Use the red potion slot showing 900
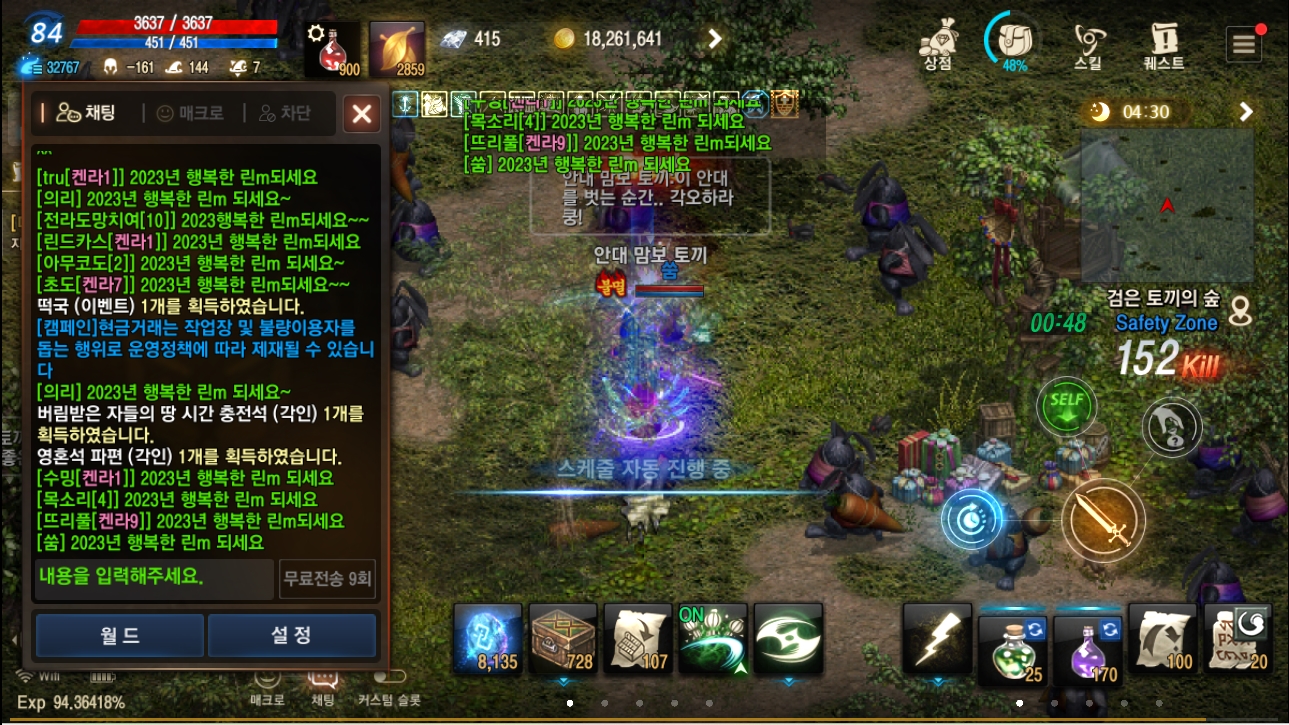The width and height of the screenshot is (1289, 725). [332, 48]
